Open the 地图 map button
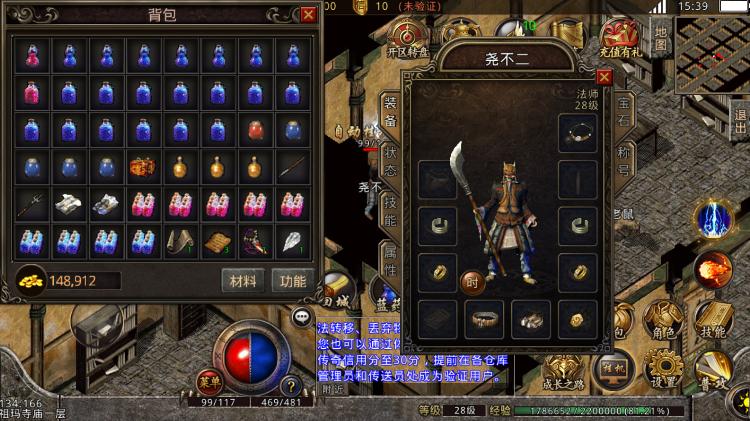The width and height of the screenshot is (750, 421). (661, 38)
